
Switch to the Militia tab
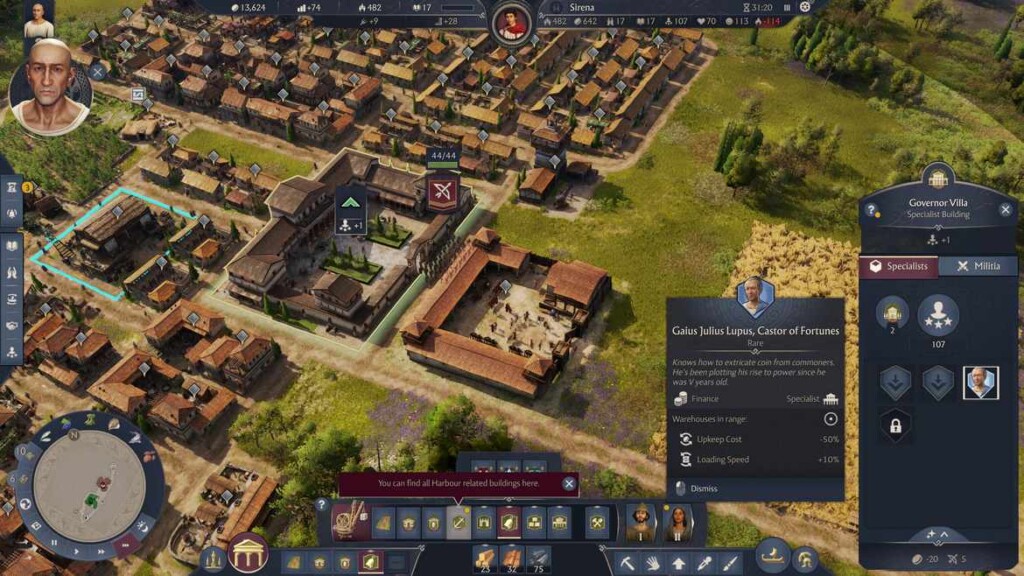coord(977,266)
